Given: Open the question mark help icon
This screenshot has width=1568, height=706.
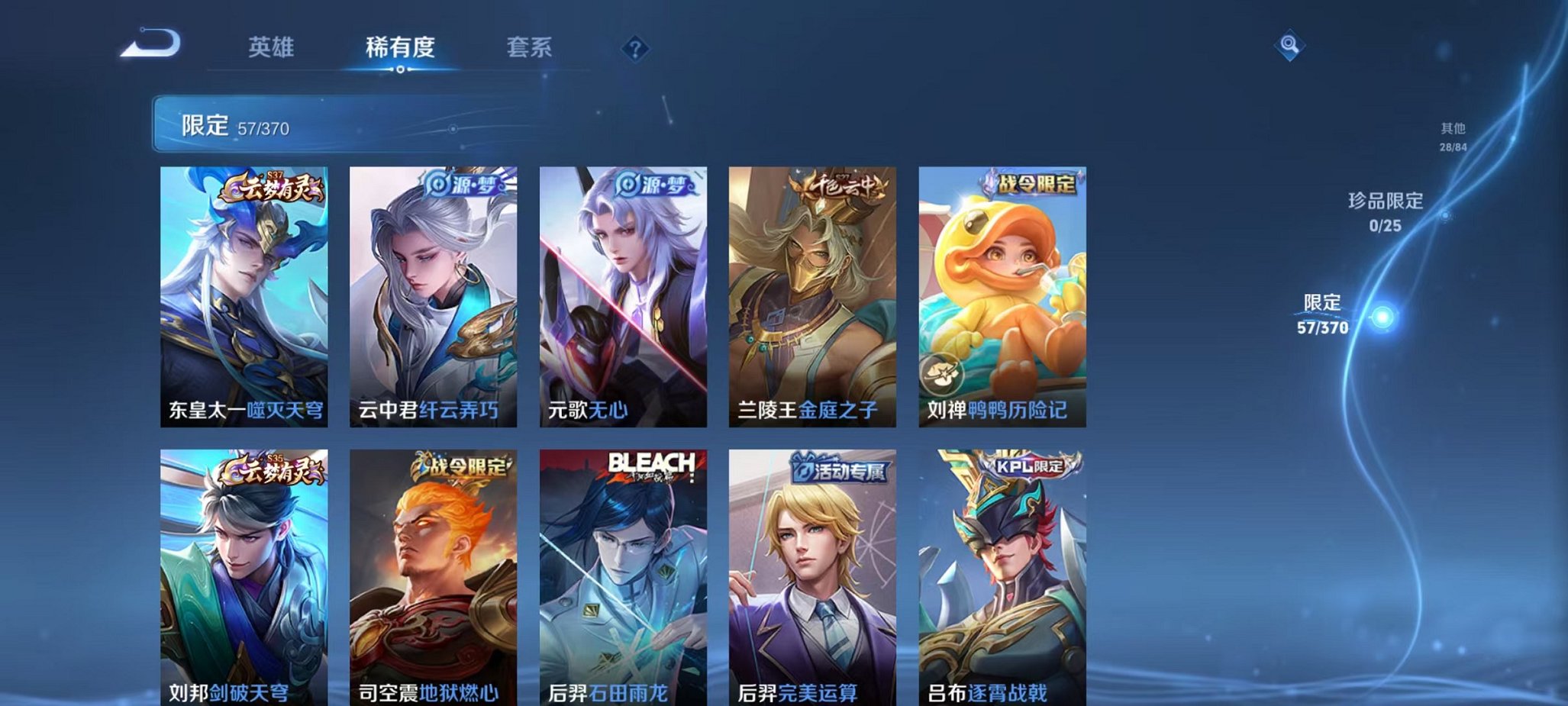Looking at the screenshot, I should [x=634, y=49].
